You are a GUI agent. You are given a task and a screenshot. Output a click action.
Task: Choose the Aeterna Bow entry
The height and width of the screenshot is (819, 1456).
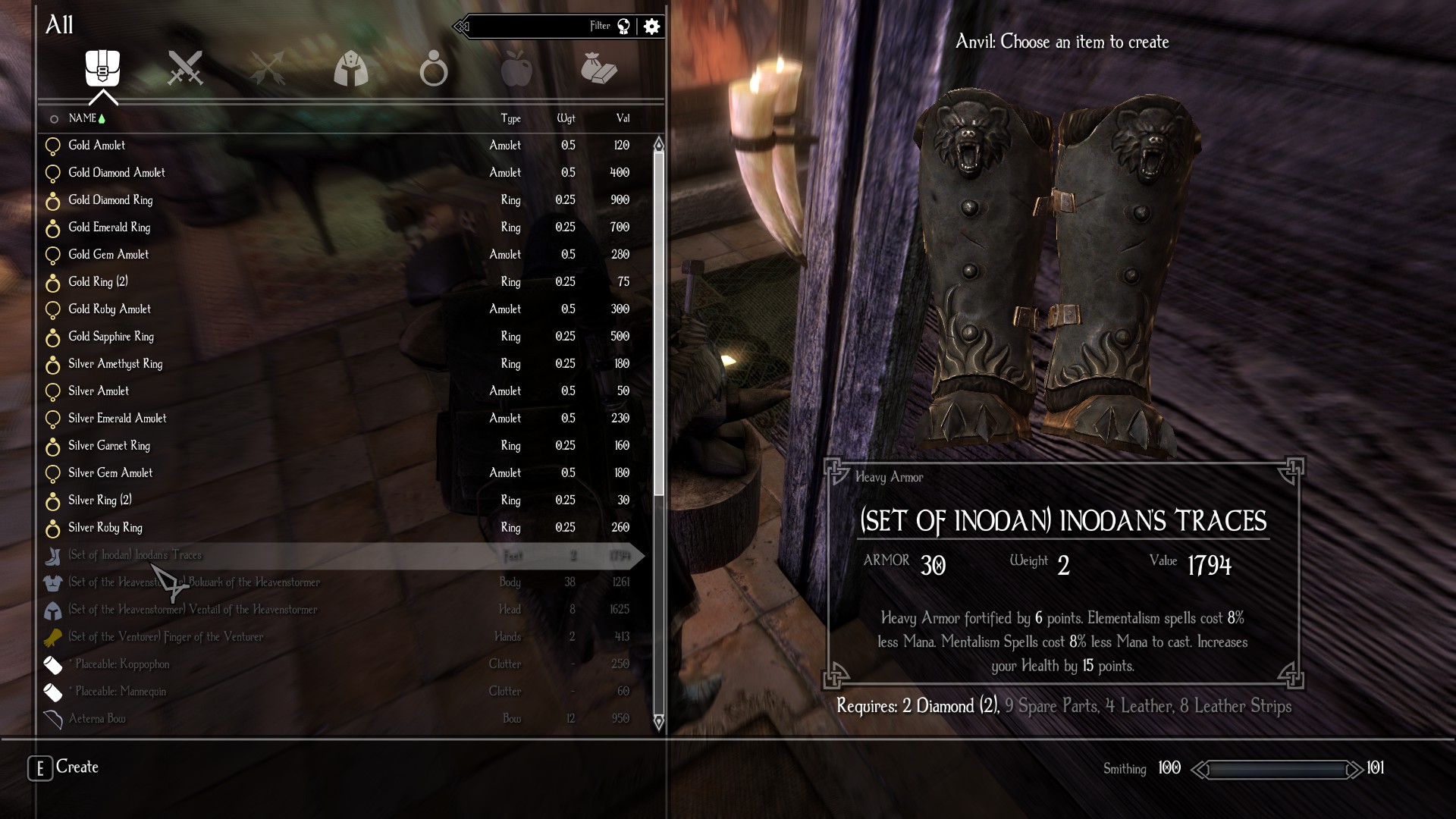point(97,719)
